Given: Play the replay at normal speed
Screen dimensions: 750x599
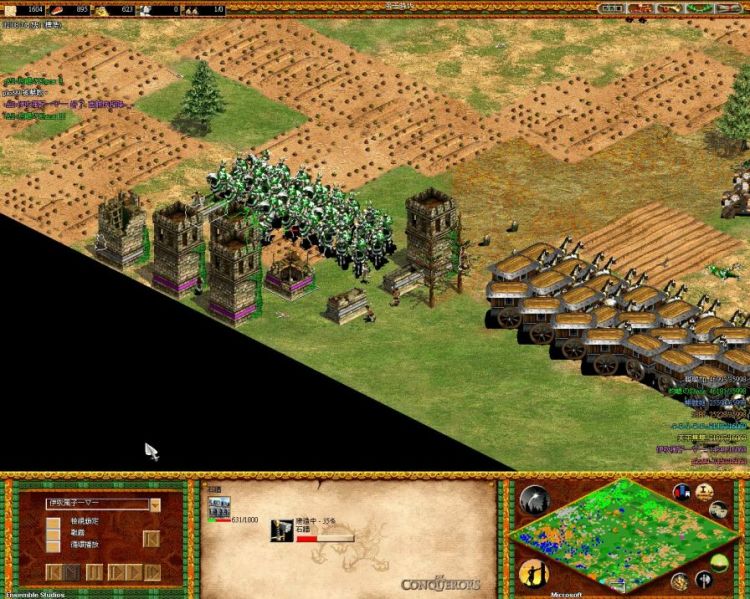Looking at the screenshot, I should [x=117, y=572].
